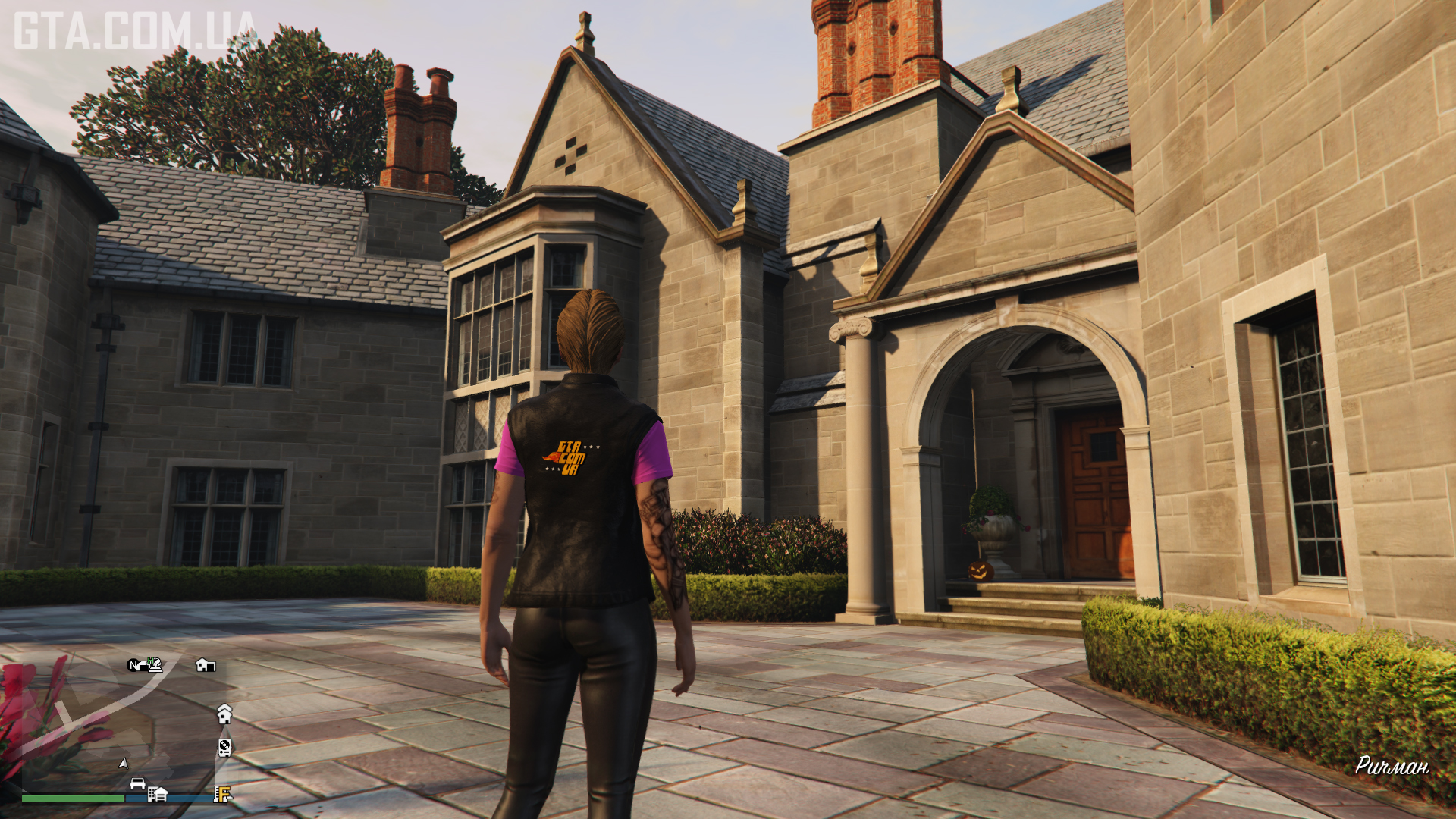This screenshot has width=1456, height=819.
Task: Click the player arrow on the minimap
Action: (x=124, y=763)
